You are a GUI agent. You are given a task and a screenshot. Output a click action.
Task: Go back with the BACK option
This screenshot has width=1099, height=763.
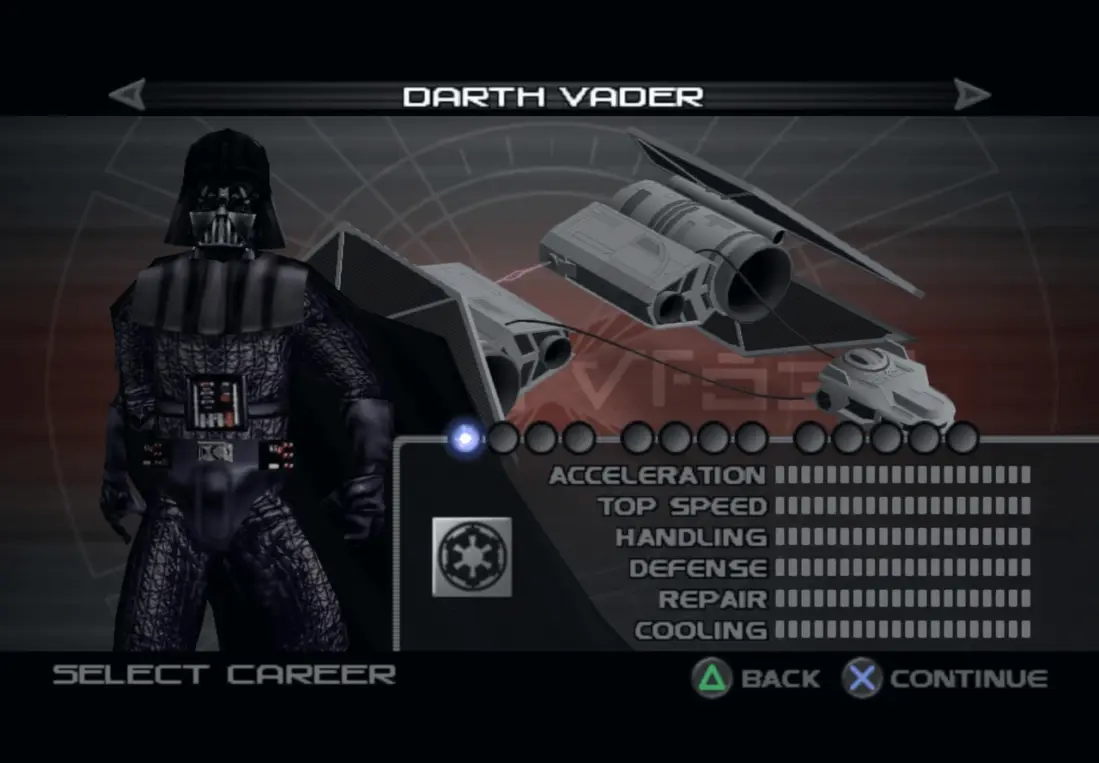757,678
